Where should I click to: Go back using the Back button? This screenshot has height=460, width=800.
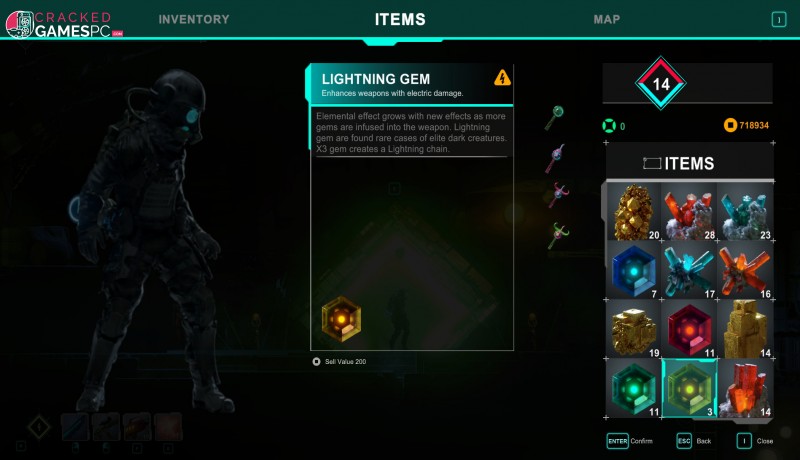coord(695,440)
